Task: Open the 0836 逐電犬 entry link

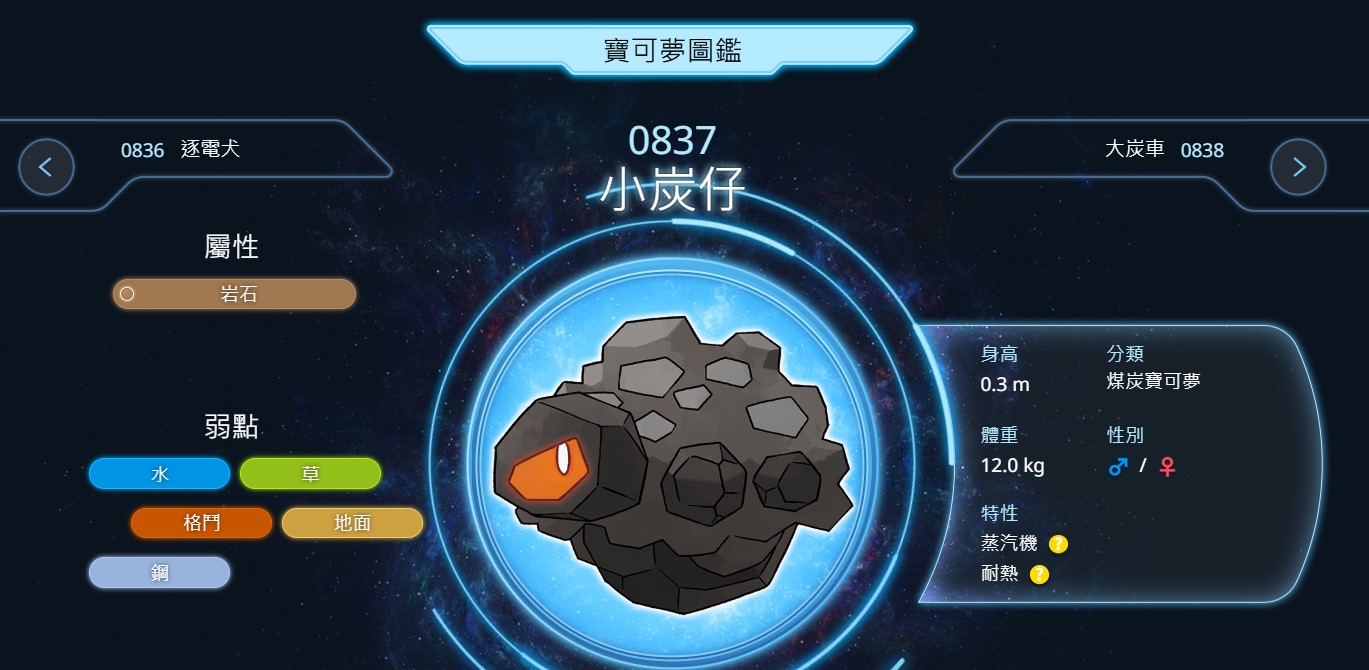Action: (181, 150)
